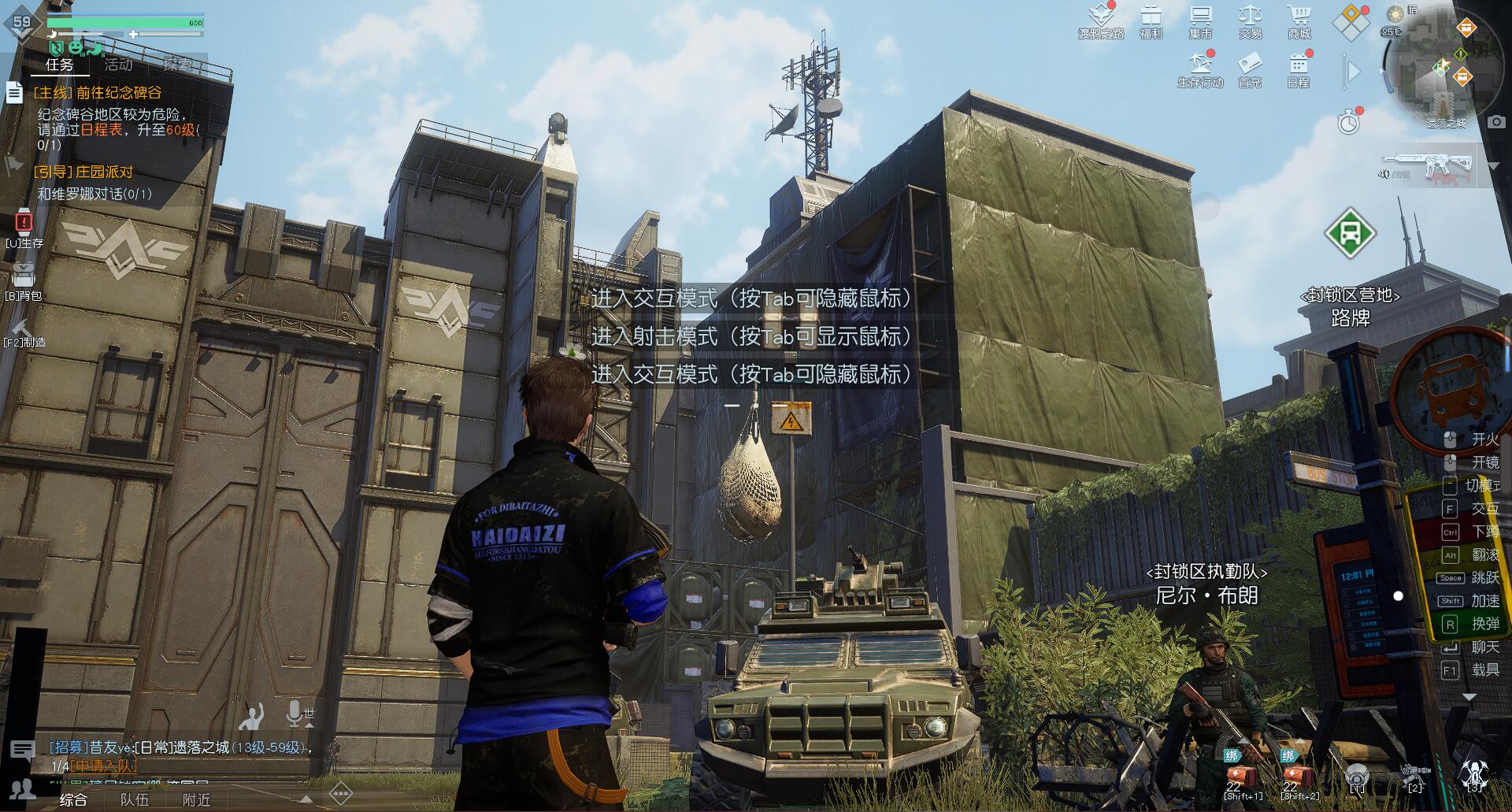Open the 渡鸦之路 menu icon

pos(1100,20)
